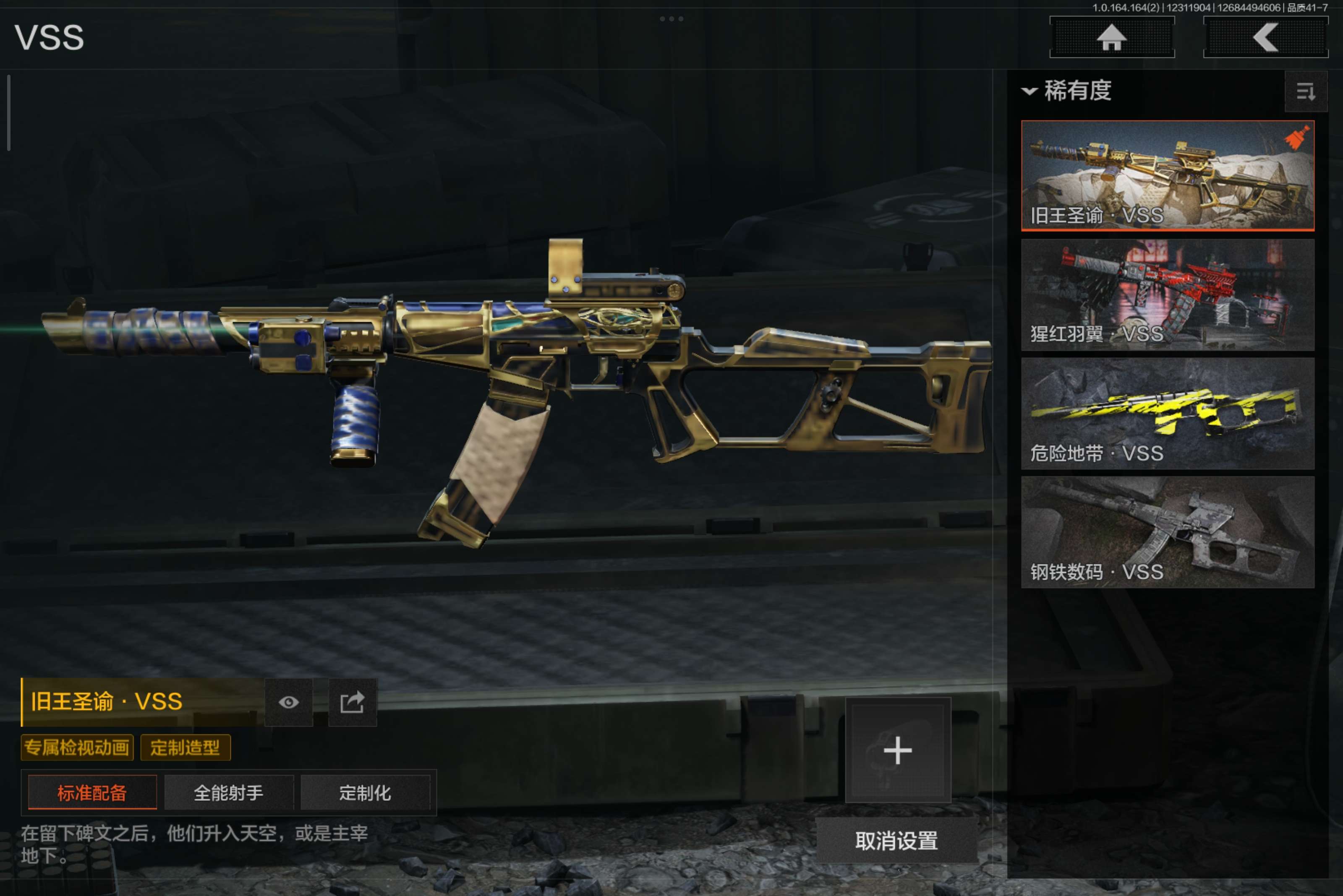Viewport: 1343px width, 896px height.
Task: Go back with the arrow button
Action: click(1265, 38)
